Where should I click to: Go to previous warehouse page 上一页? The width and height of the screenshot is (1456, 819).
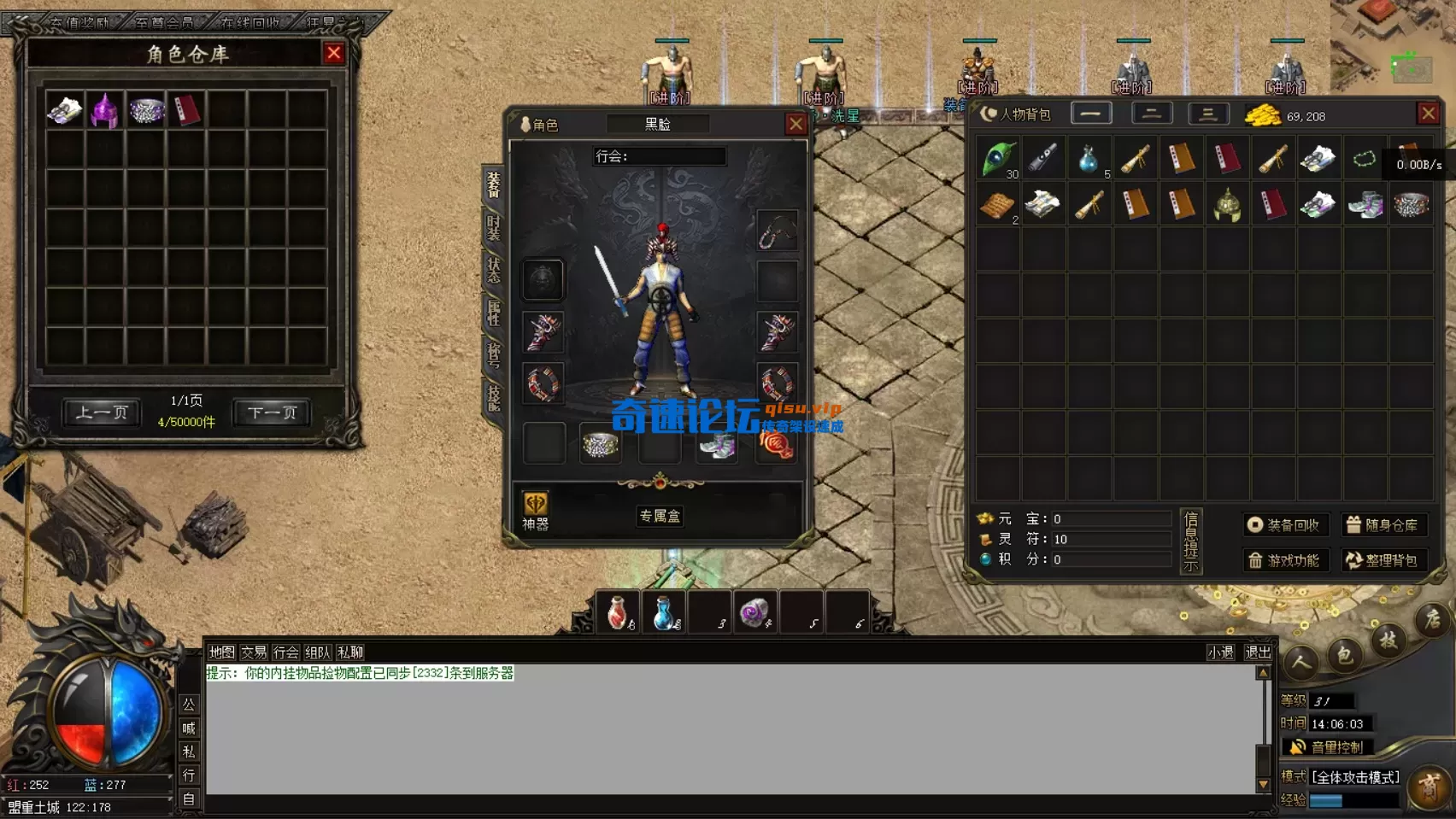(x=102, y=413)
